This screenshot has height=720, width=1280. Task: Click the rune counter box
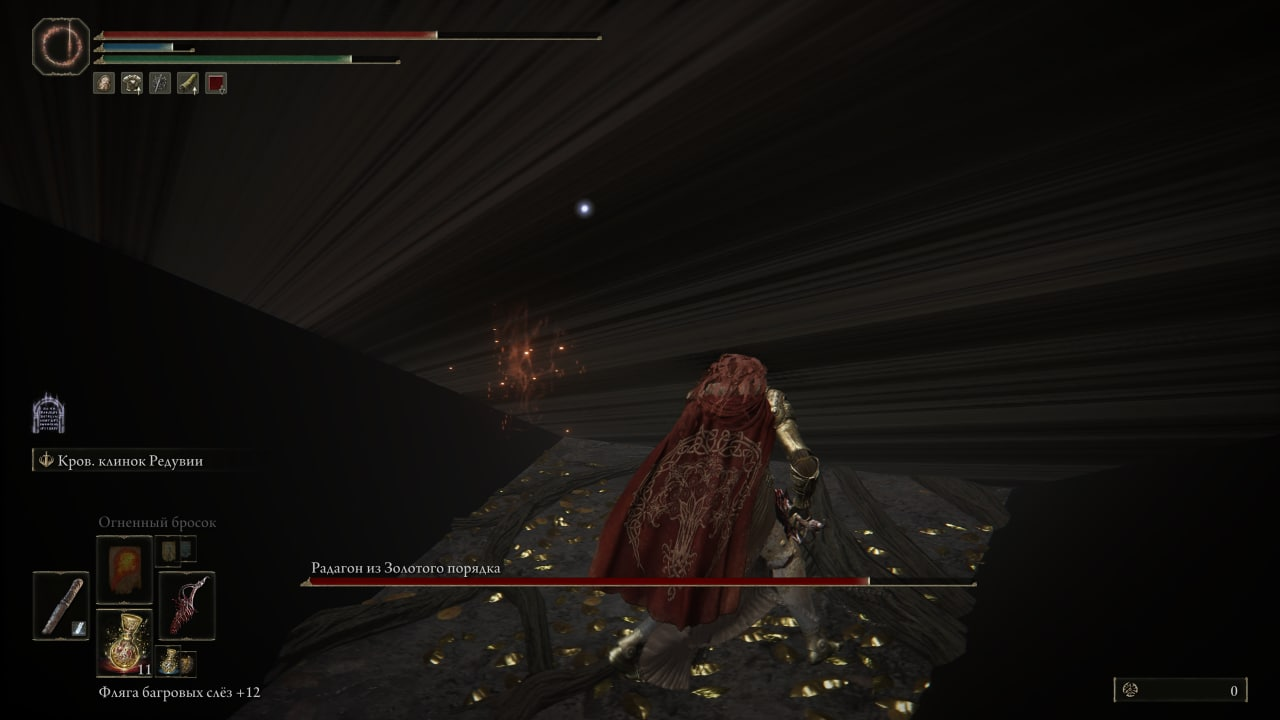[1180, 690]
